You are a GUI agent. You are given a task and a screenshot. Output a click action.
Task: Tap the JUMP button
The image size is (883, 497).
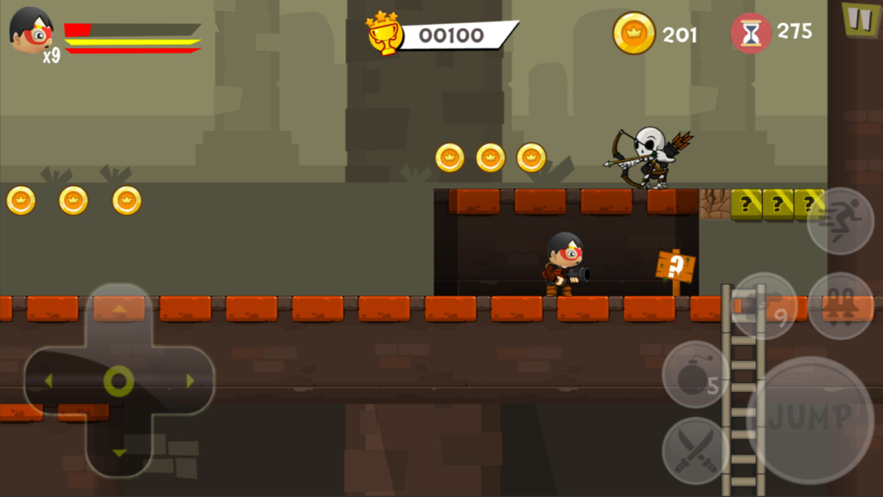click(810, 419)
